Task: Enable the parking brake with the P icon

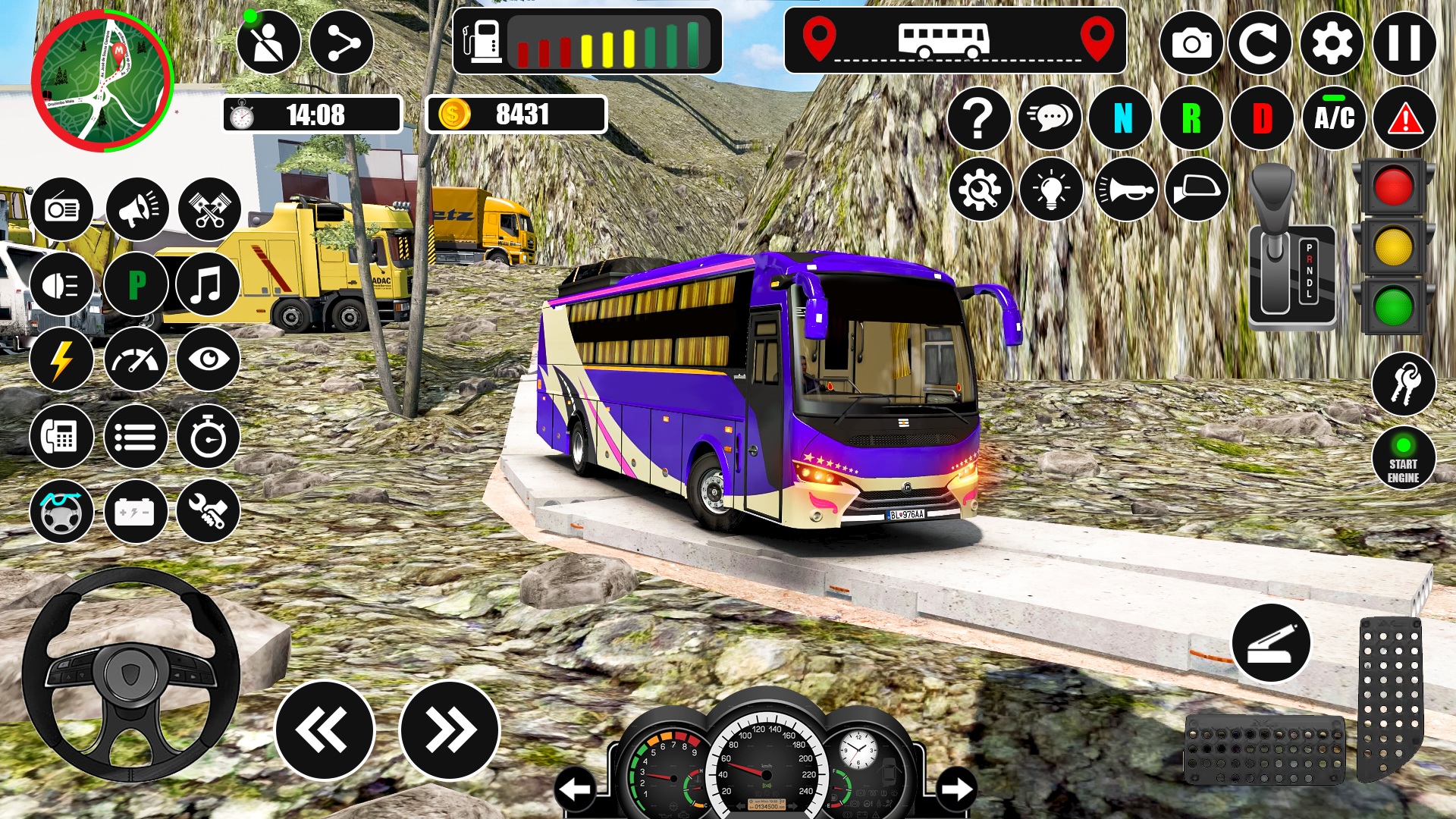Action: coord(136,285)
